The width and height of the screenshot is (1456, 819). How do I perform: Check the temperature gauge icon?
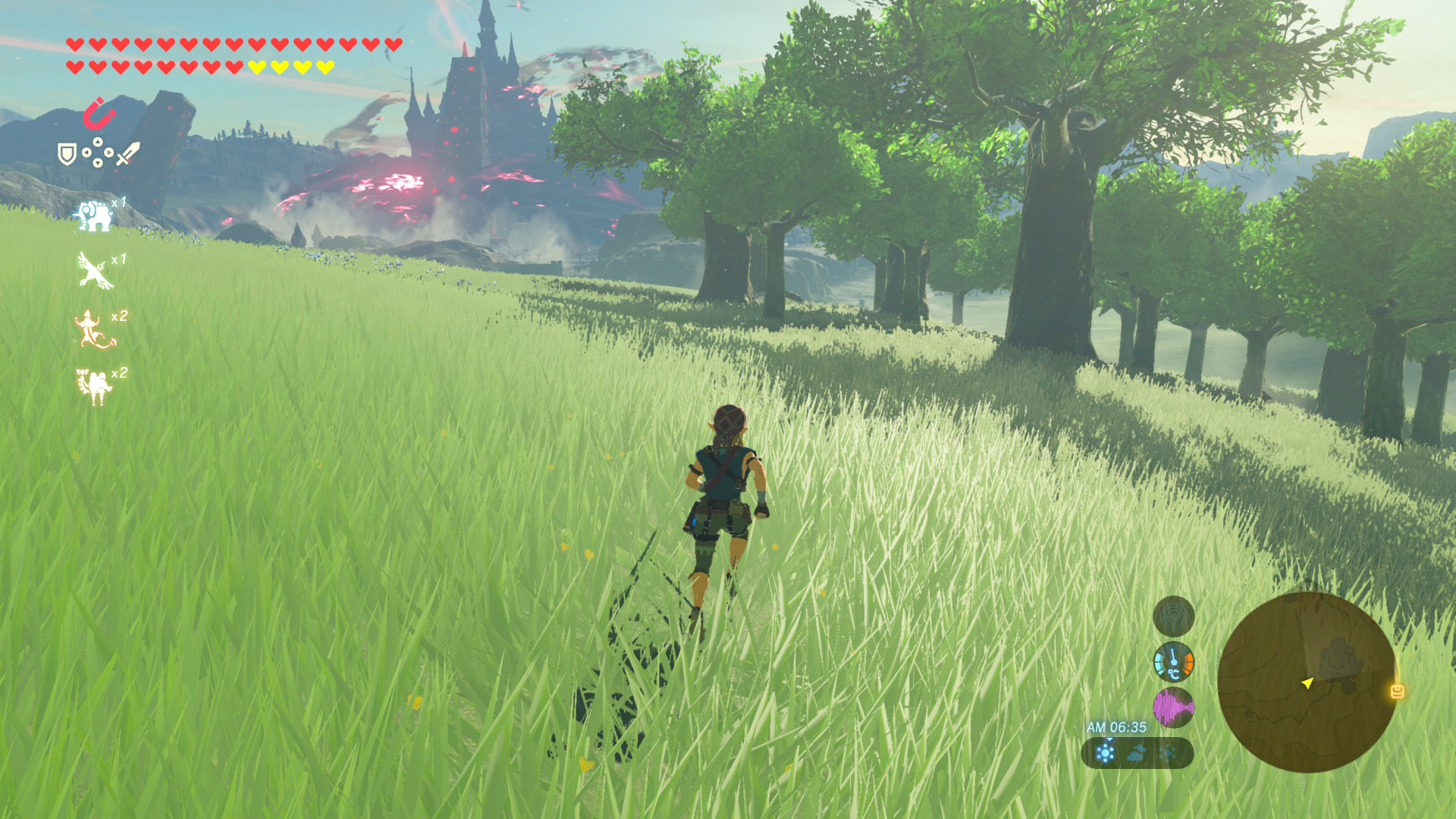click(x=1173, y=662)
